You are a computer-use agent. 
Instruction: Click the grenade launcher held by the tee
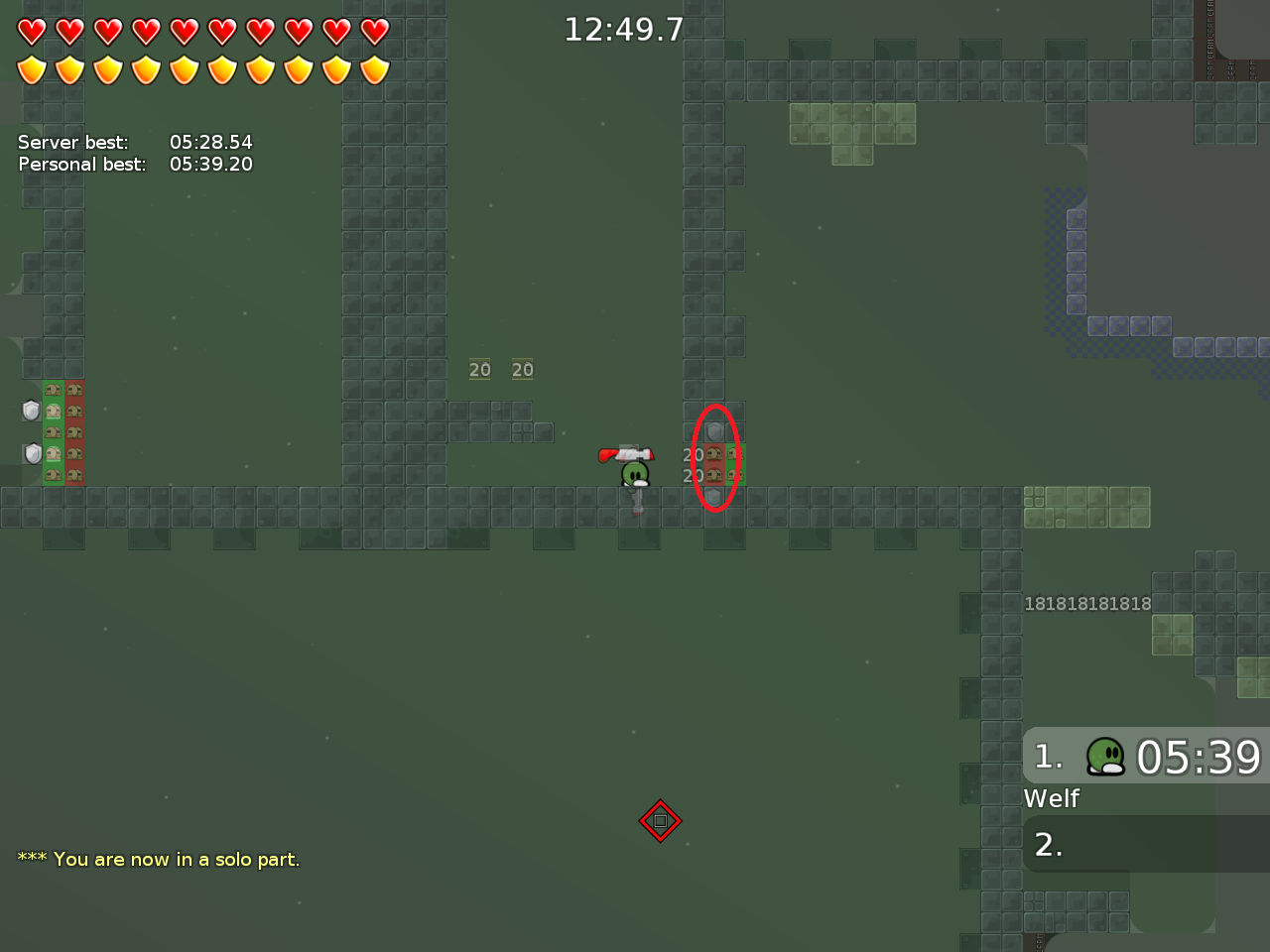click(x=627, y=455)
